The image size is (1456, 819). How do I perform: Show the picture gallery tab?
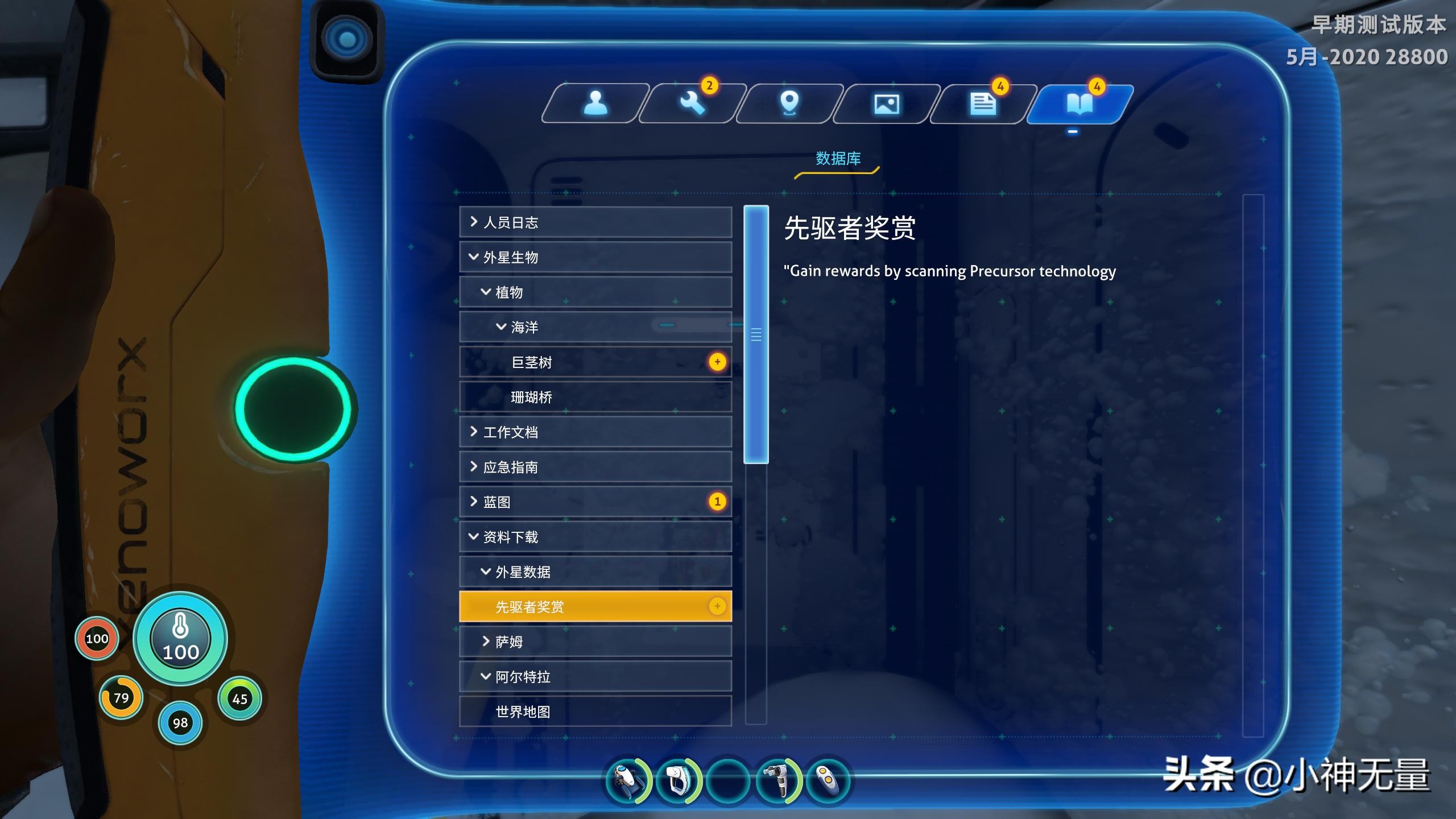coord(886,104)
